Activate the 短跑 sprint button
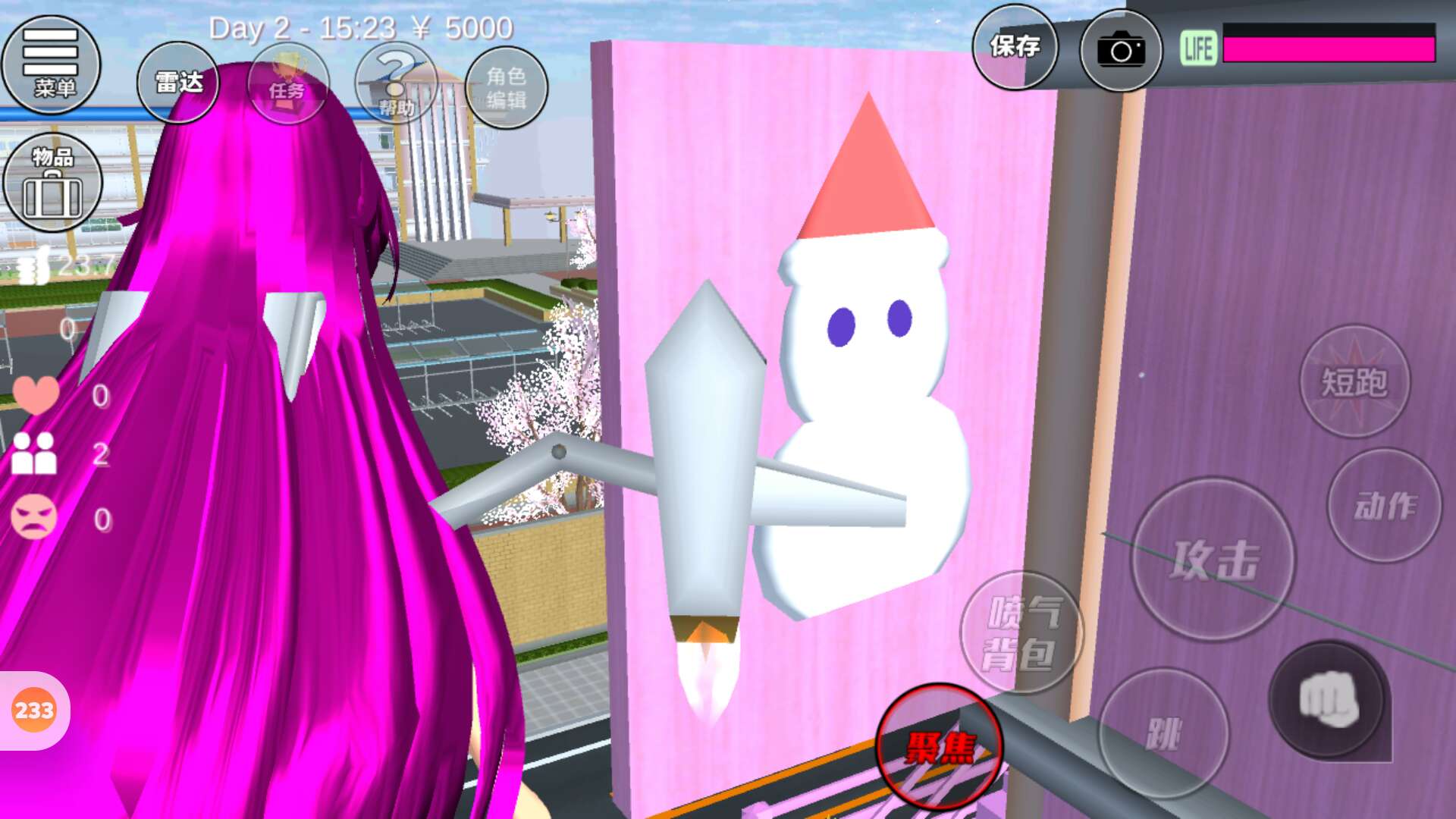The image size is (1456, 819). [x=1354, y=381]
